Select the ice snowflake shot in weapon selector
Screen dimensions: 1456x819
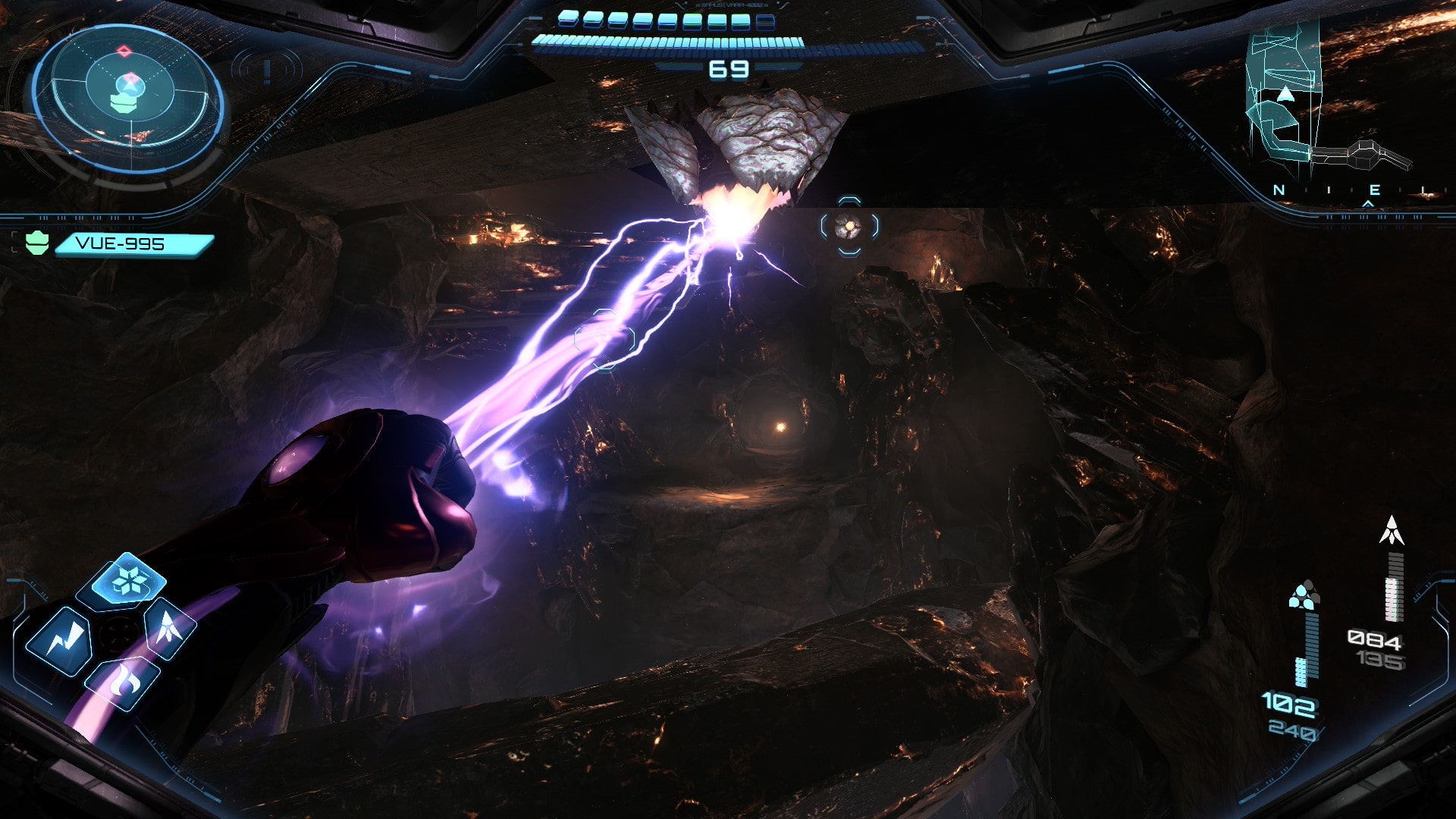(122, 582)
